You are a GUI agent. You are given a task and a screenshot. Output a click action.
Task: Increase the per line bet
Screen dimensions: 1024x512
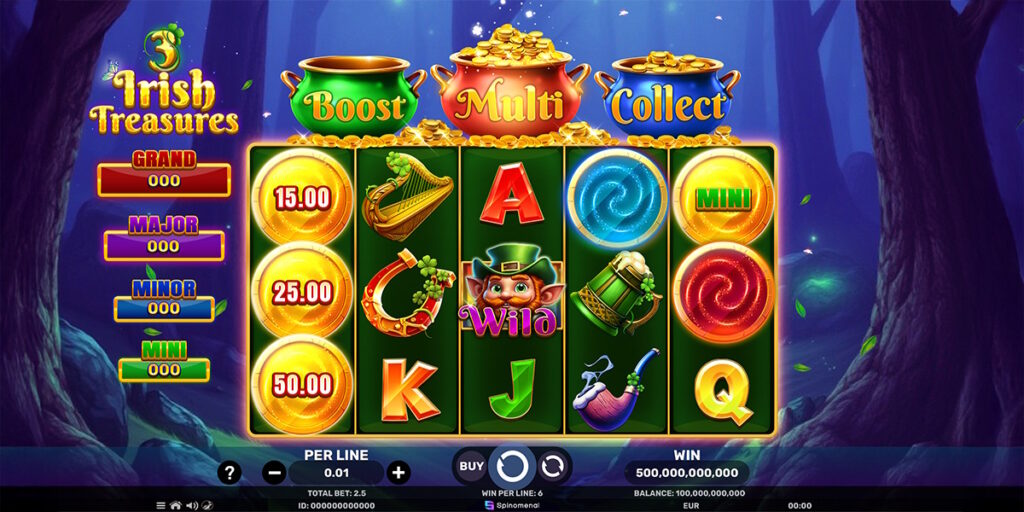pos(398,472)
